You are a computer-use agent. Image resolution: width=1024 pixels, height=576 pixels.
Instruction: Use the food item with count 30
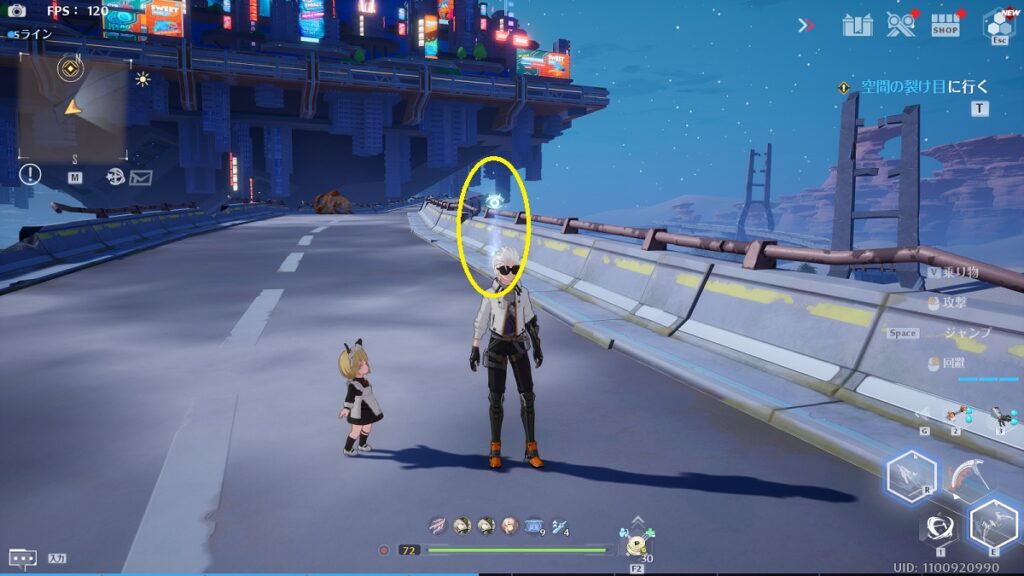pos(637,545)
